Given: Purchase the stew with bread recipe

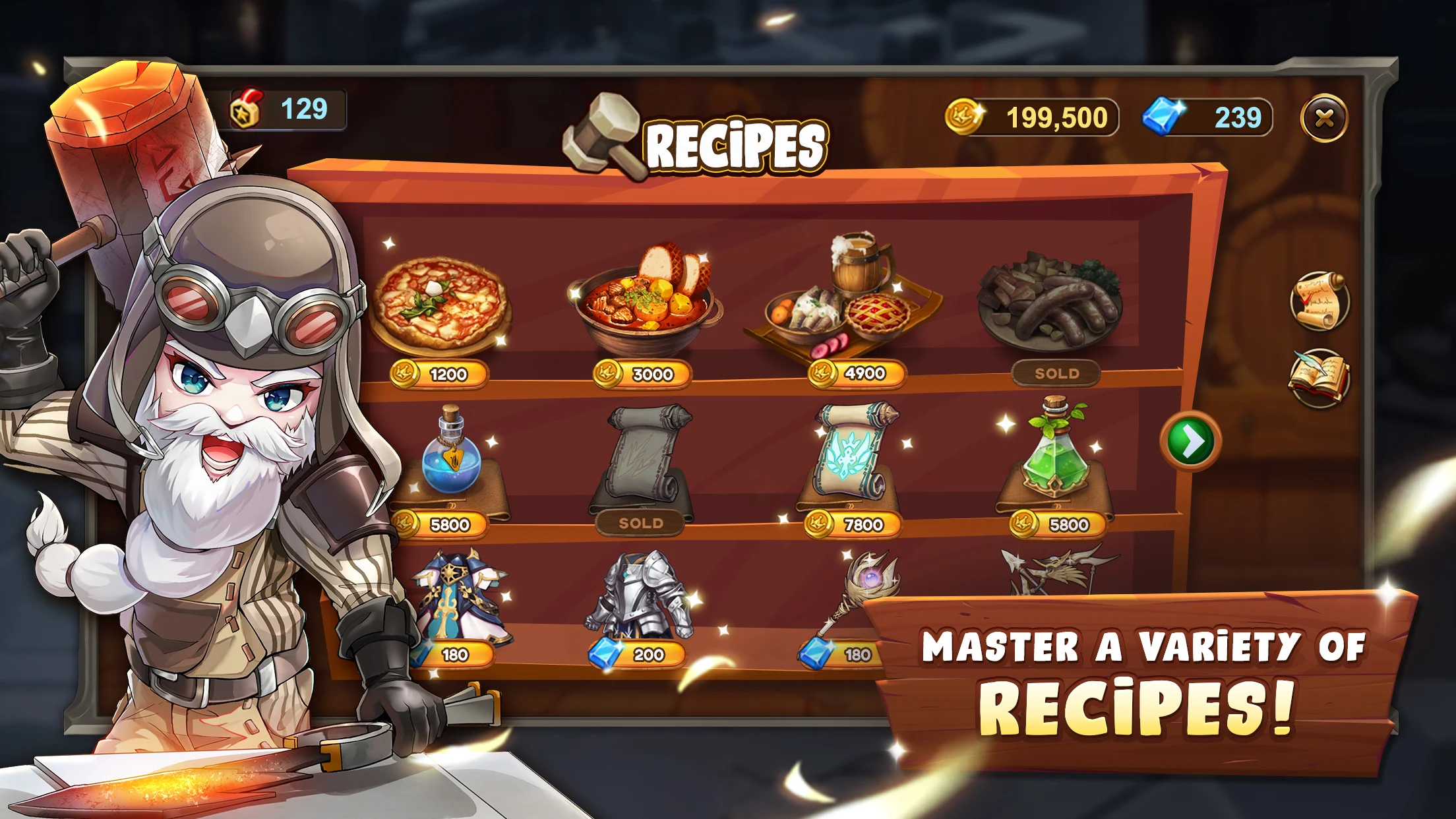Looking at the screenshot, I should pos(643,373).
